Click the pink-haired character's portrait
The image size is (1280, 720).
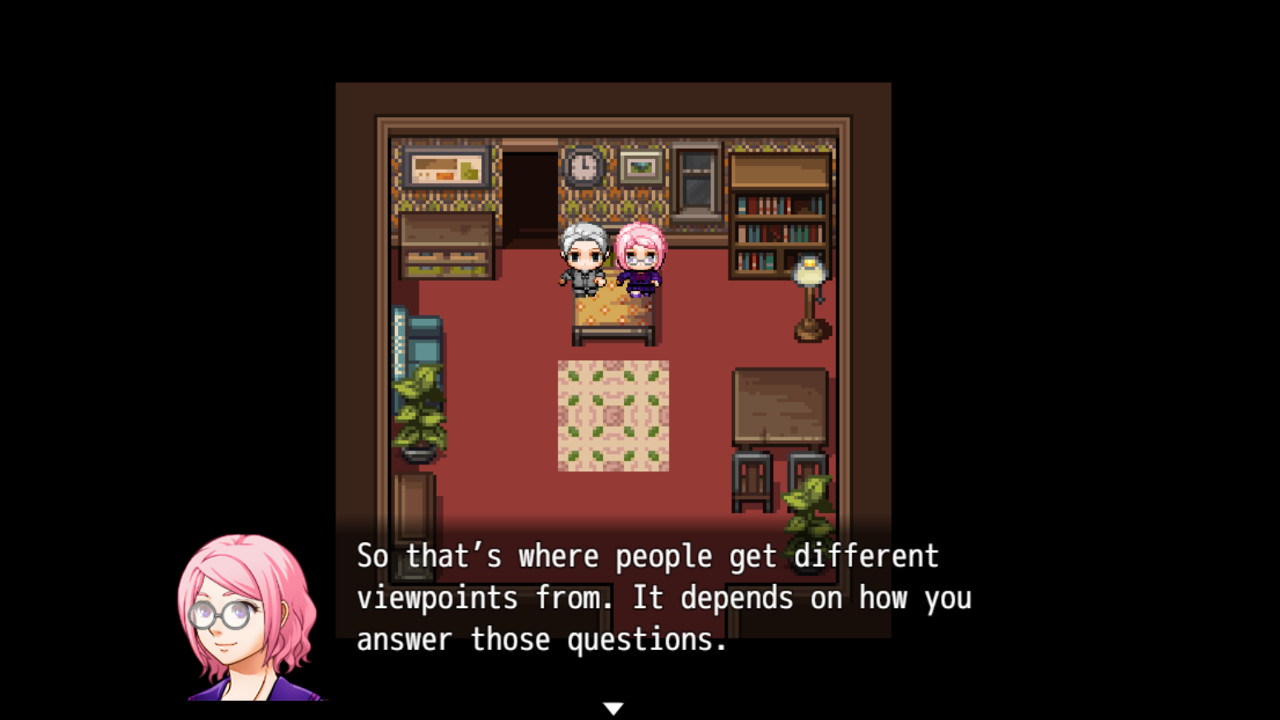click(x=252, y=615)
